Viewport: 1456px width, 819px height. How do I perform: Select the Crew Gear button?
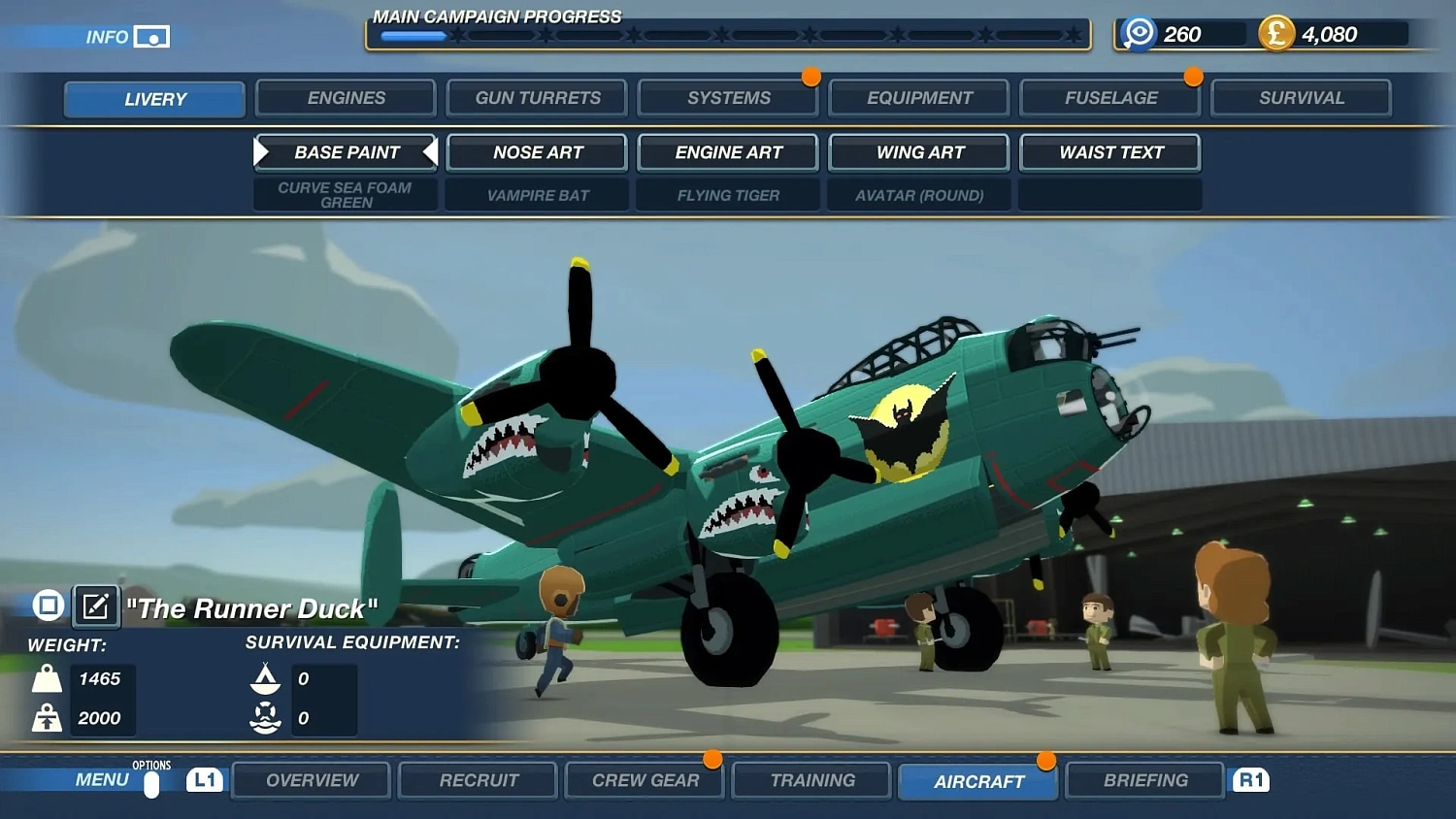coord(644,779)
